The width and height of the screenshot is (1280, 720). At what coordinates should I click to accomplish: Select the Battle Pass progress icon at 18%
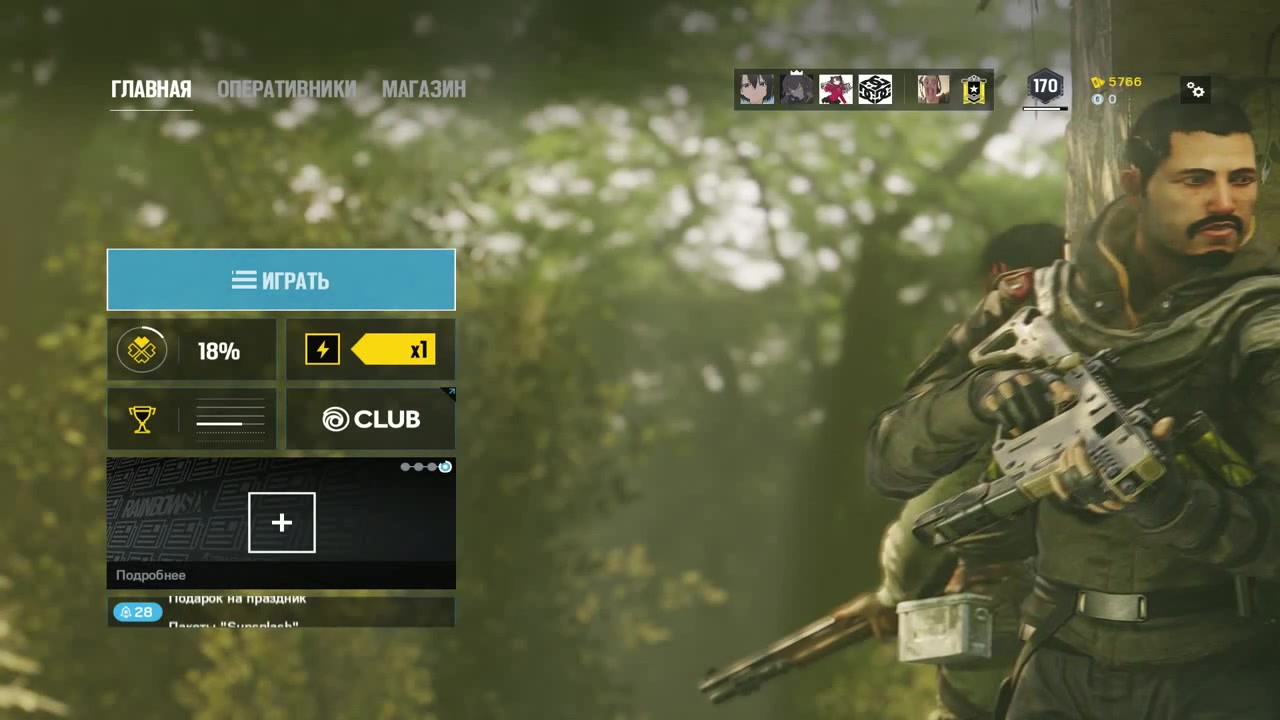tap(142, 350)
